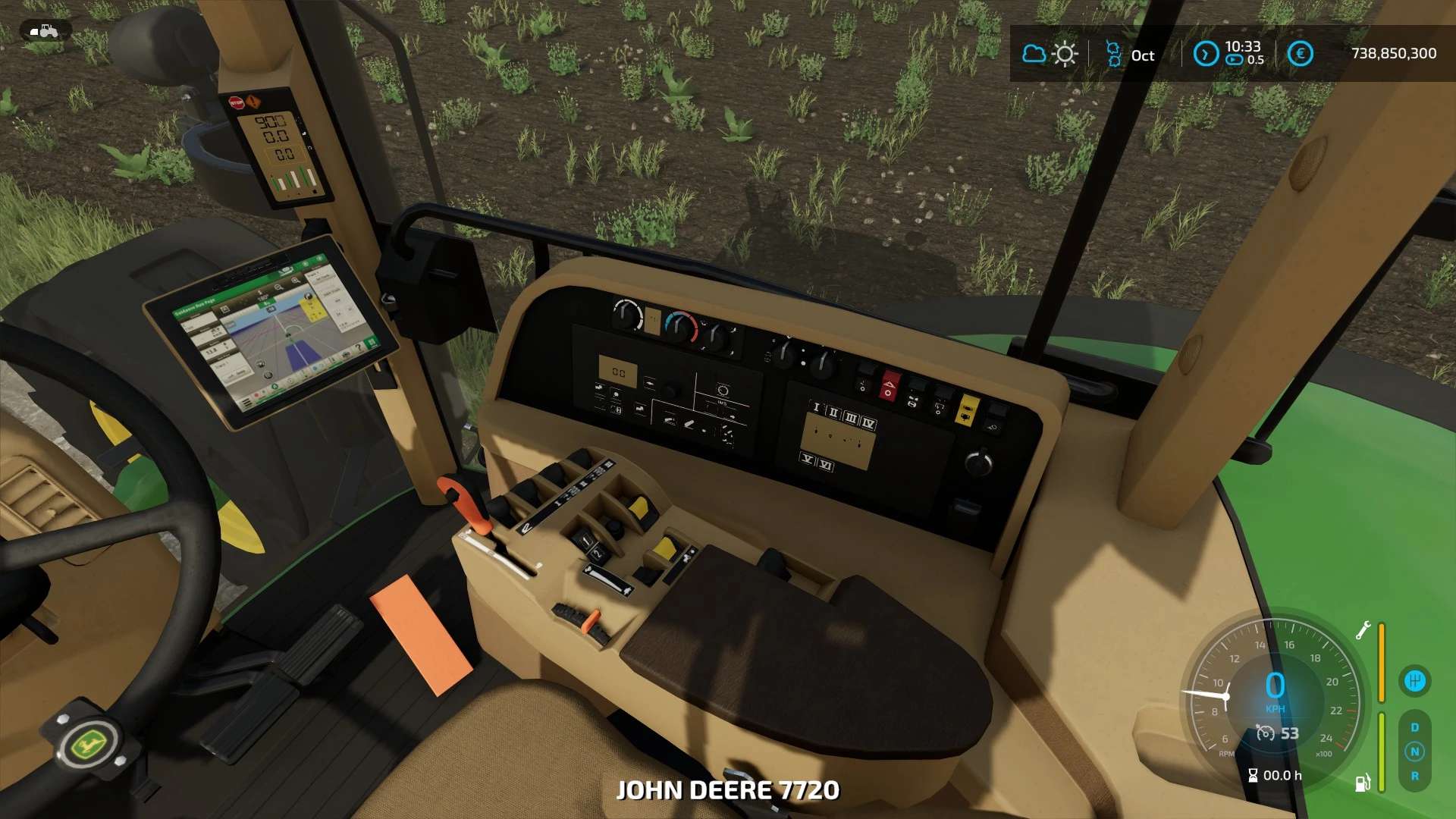Select Neutral on the gear selector
1456x819 pixels.
tap(1414, 752)
